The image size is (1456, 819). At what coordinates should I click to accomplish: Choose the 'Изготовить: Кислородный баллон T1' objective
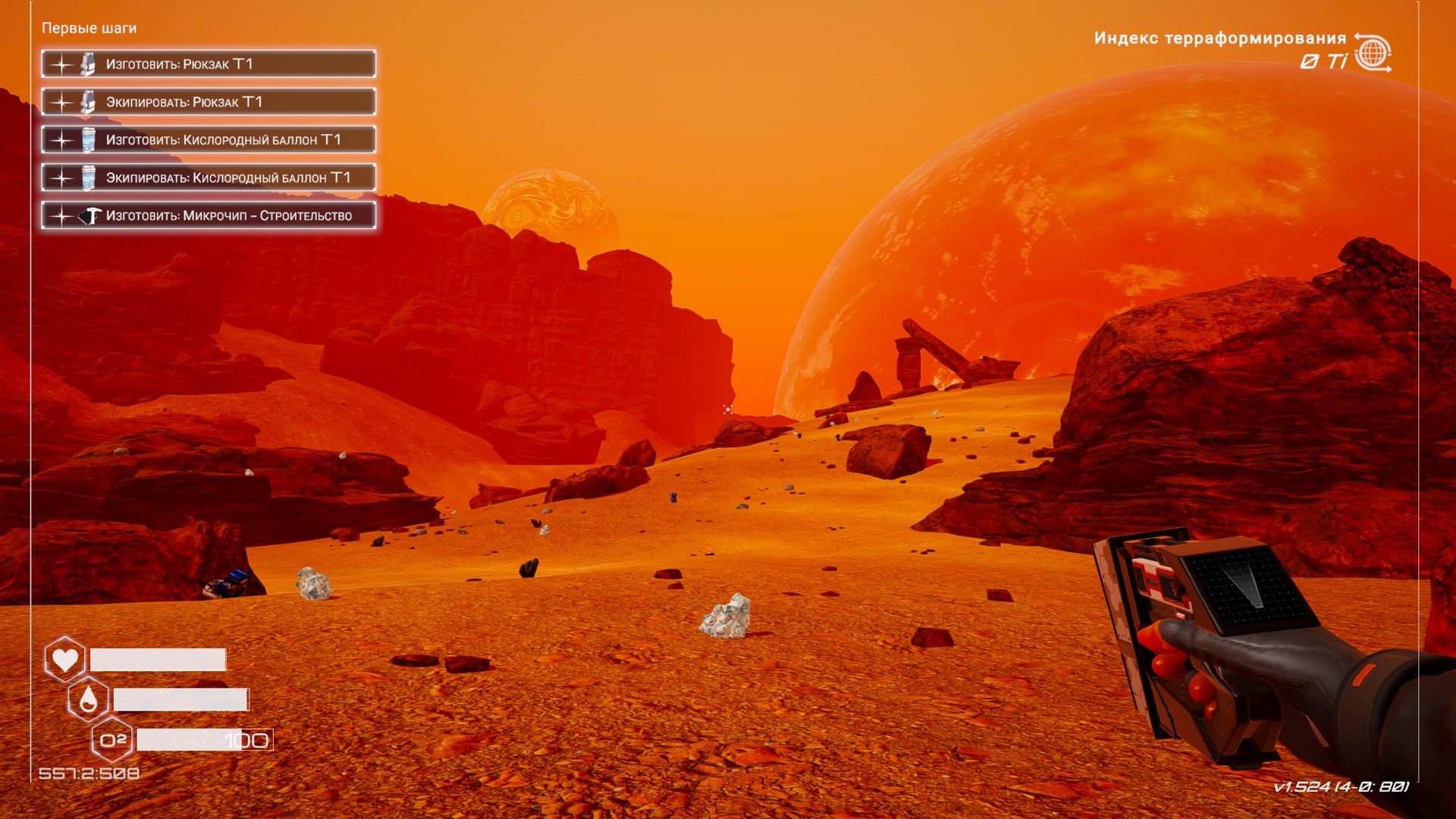click(209, 140)
